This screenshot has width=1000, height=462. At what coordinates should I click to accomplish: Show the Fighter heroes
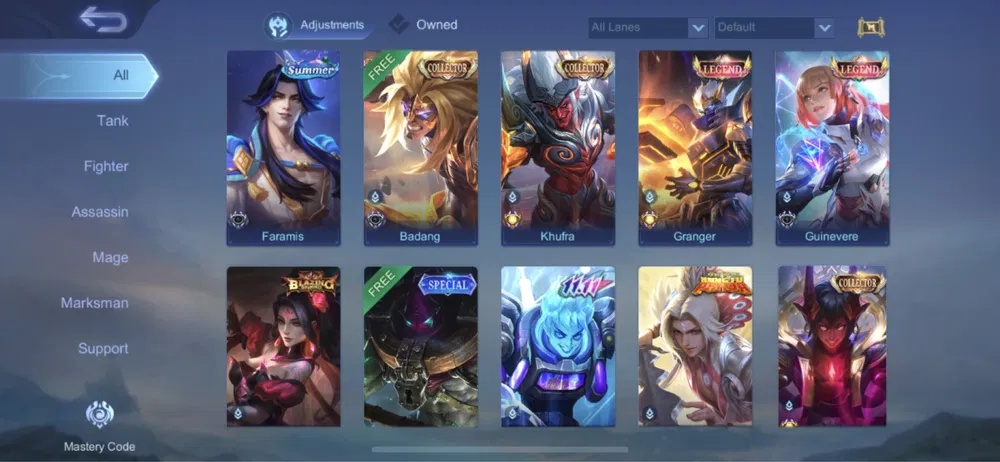106,167
